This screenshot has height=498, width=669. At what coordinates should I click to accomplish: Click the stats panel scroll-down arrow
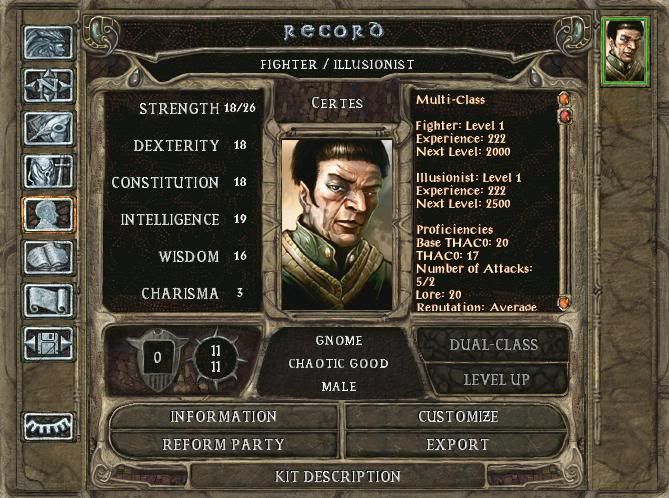[564, 303]
